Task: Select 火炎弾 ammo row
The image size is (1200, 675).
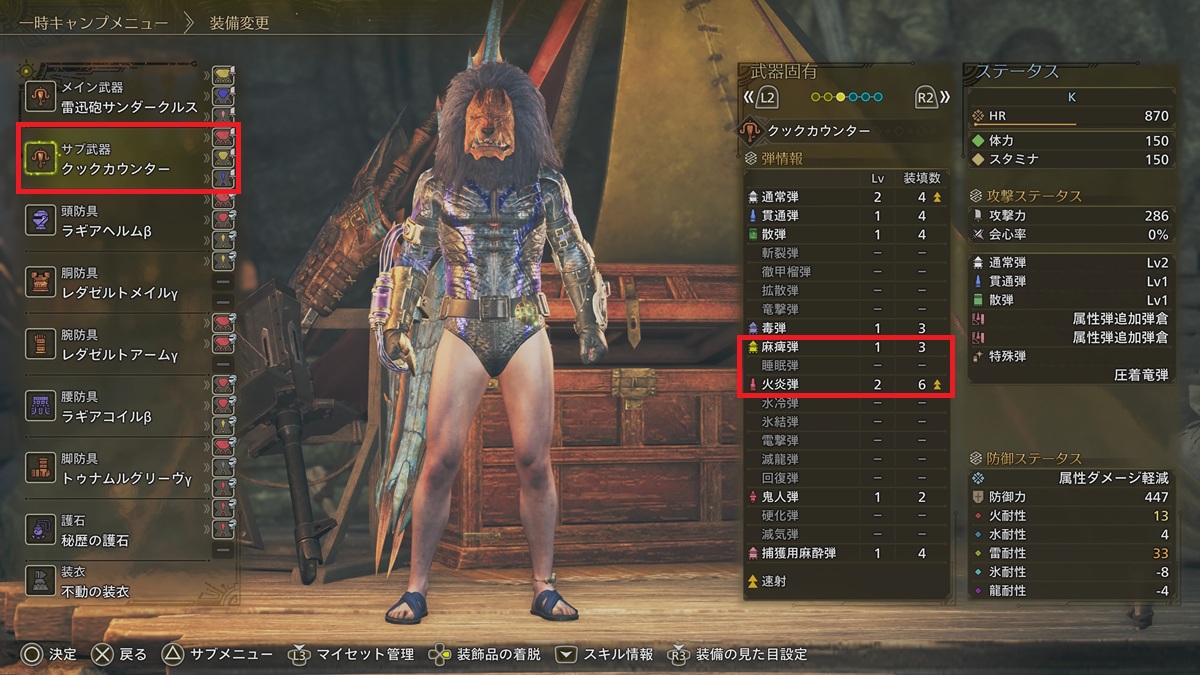Action: click(x=845, y=384)
